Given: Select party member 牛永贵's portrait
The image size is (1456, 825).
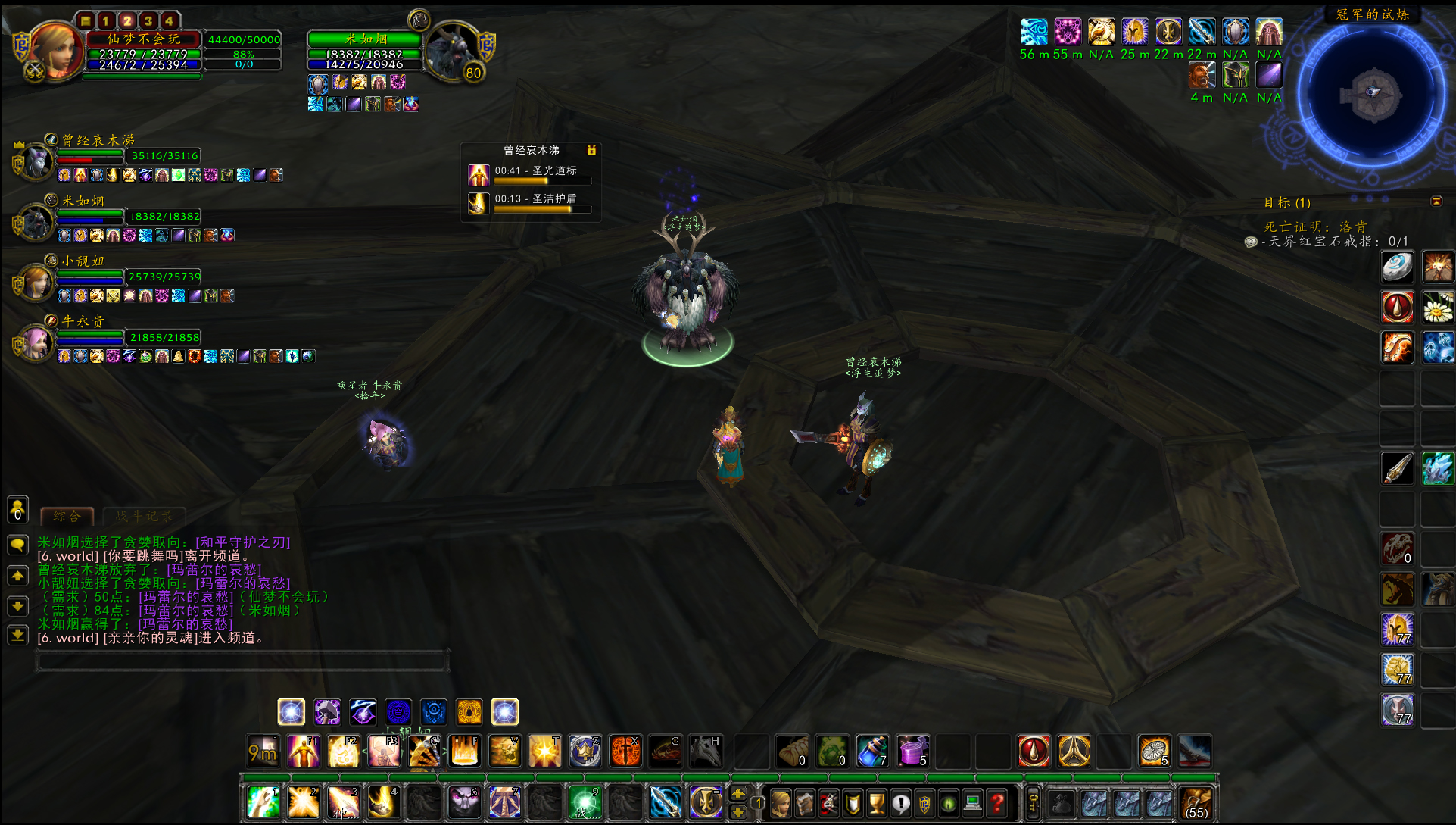Looking at the screenshot, I should point(36,343).
